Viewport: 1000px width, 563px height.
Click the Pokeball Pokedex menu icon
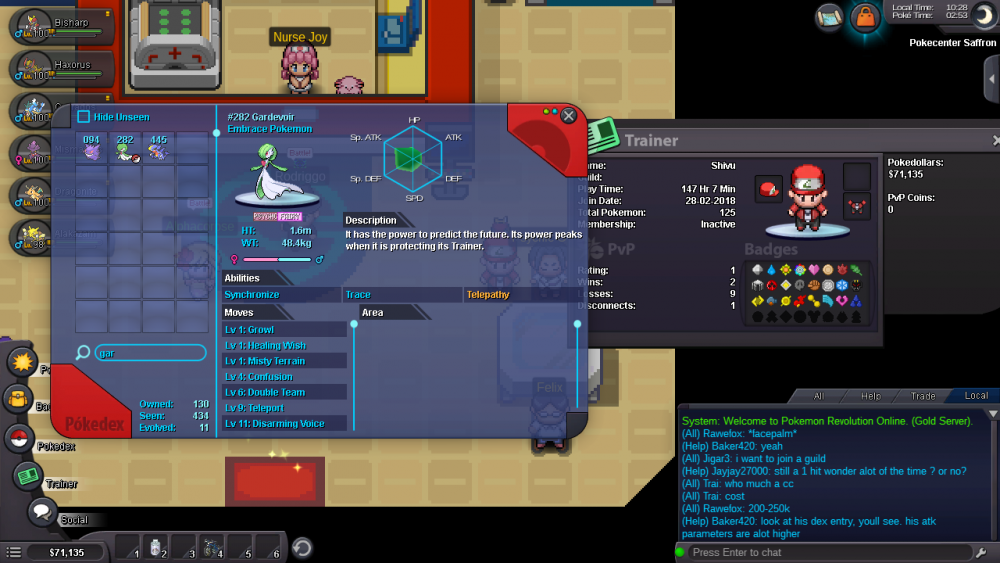pos(18,437)
